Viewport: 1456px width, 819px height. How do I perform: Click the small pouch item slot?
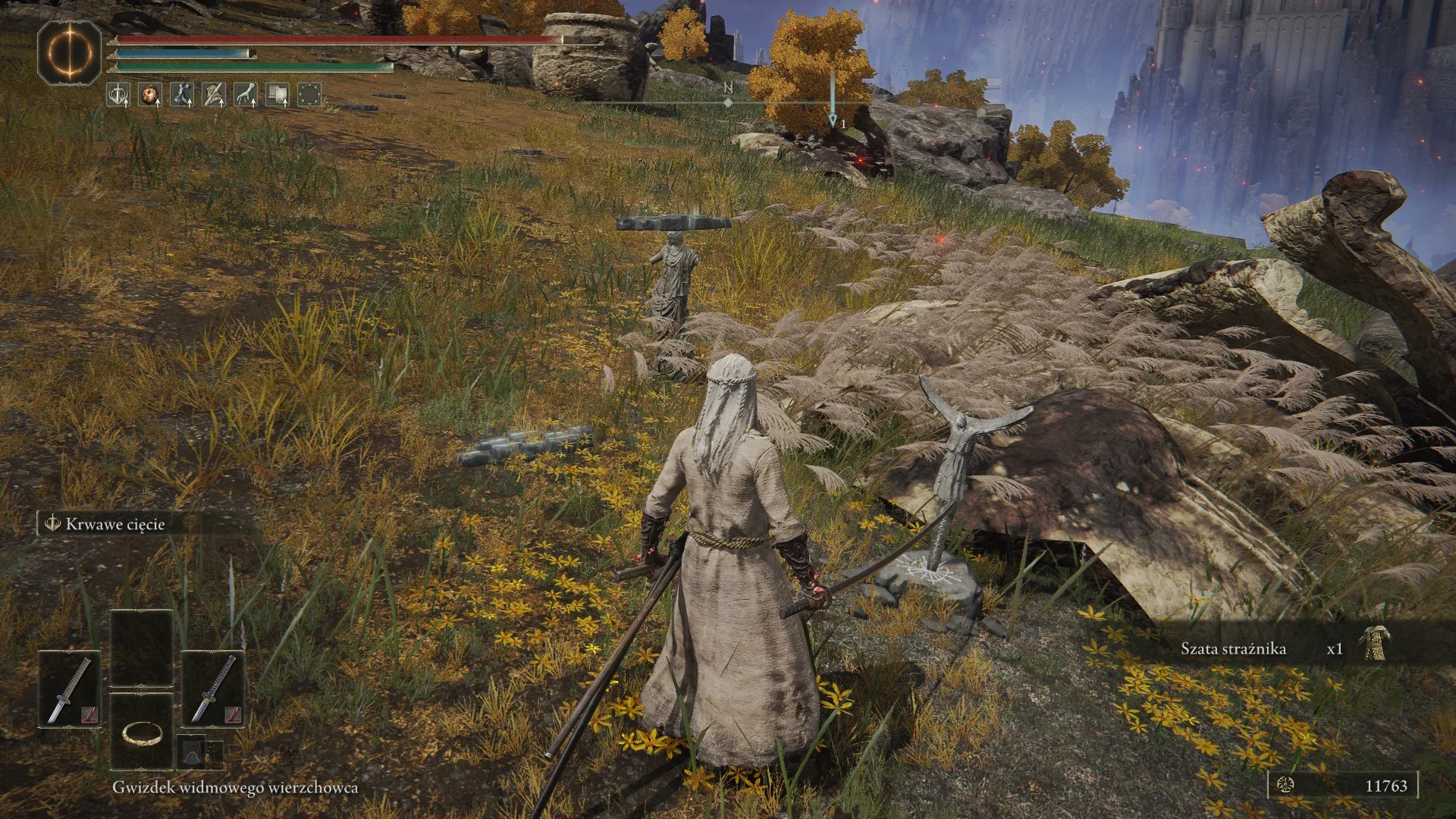pos(192,753)
